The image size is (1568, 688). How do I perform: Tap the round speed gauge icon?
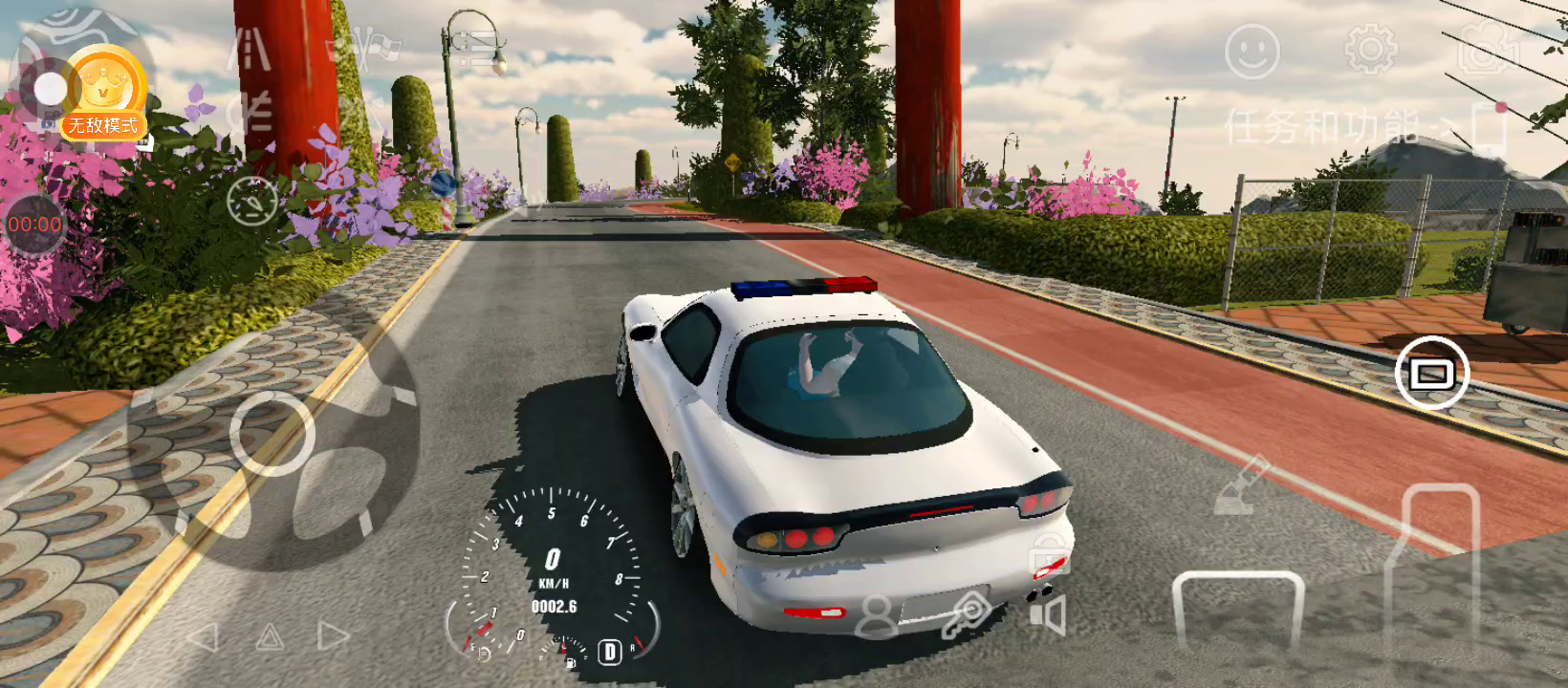252,201
